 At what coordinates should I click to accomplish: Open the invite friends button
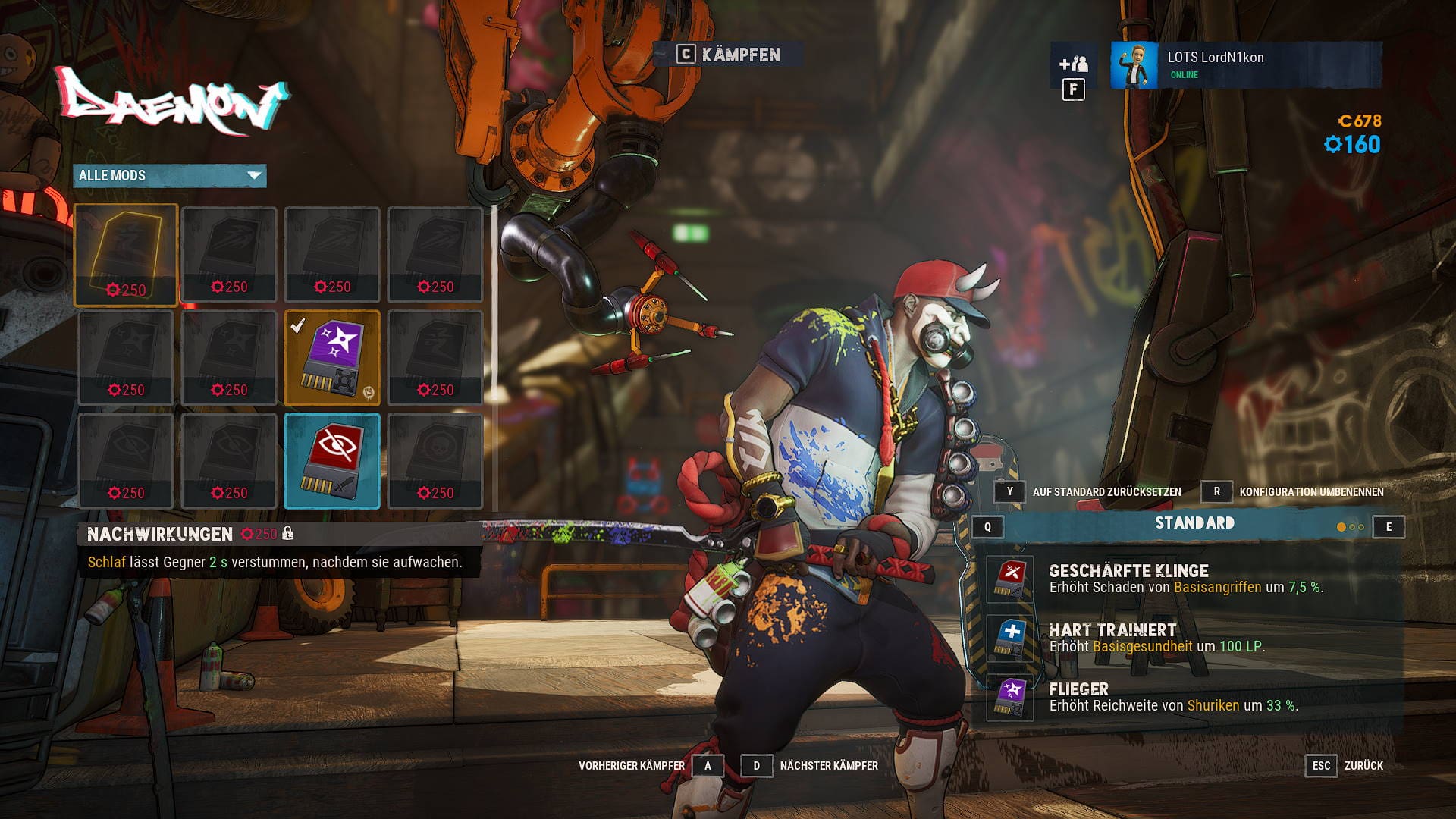pyautogui.click(x=1073, y=65)
